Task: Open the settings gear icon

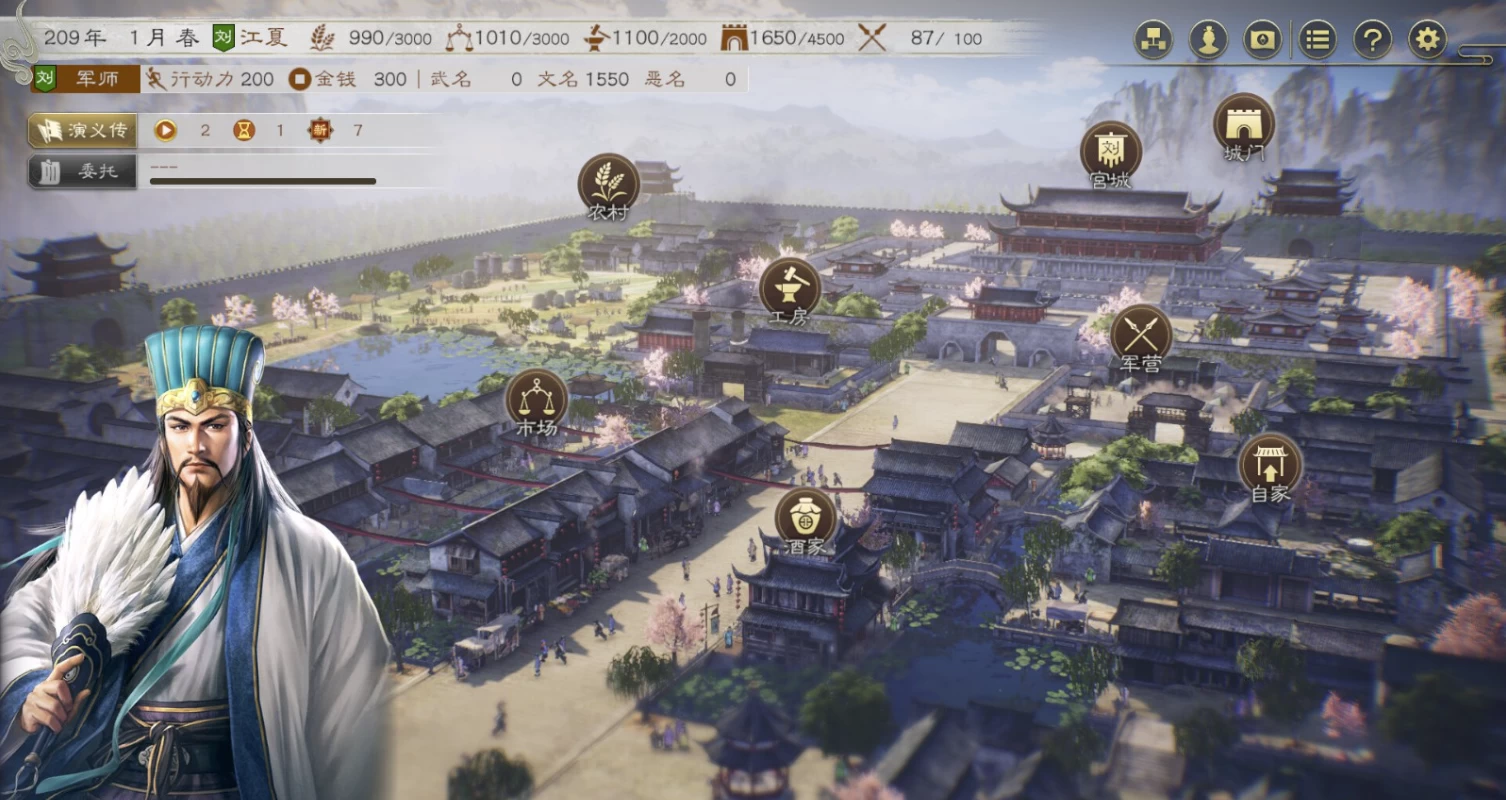Action: tap(1427, 40)
